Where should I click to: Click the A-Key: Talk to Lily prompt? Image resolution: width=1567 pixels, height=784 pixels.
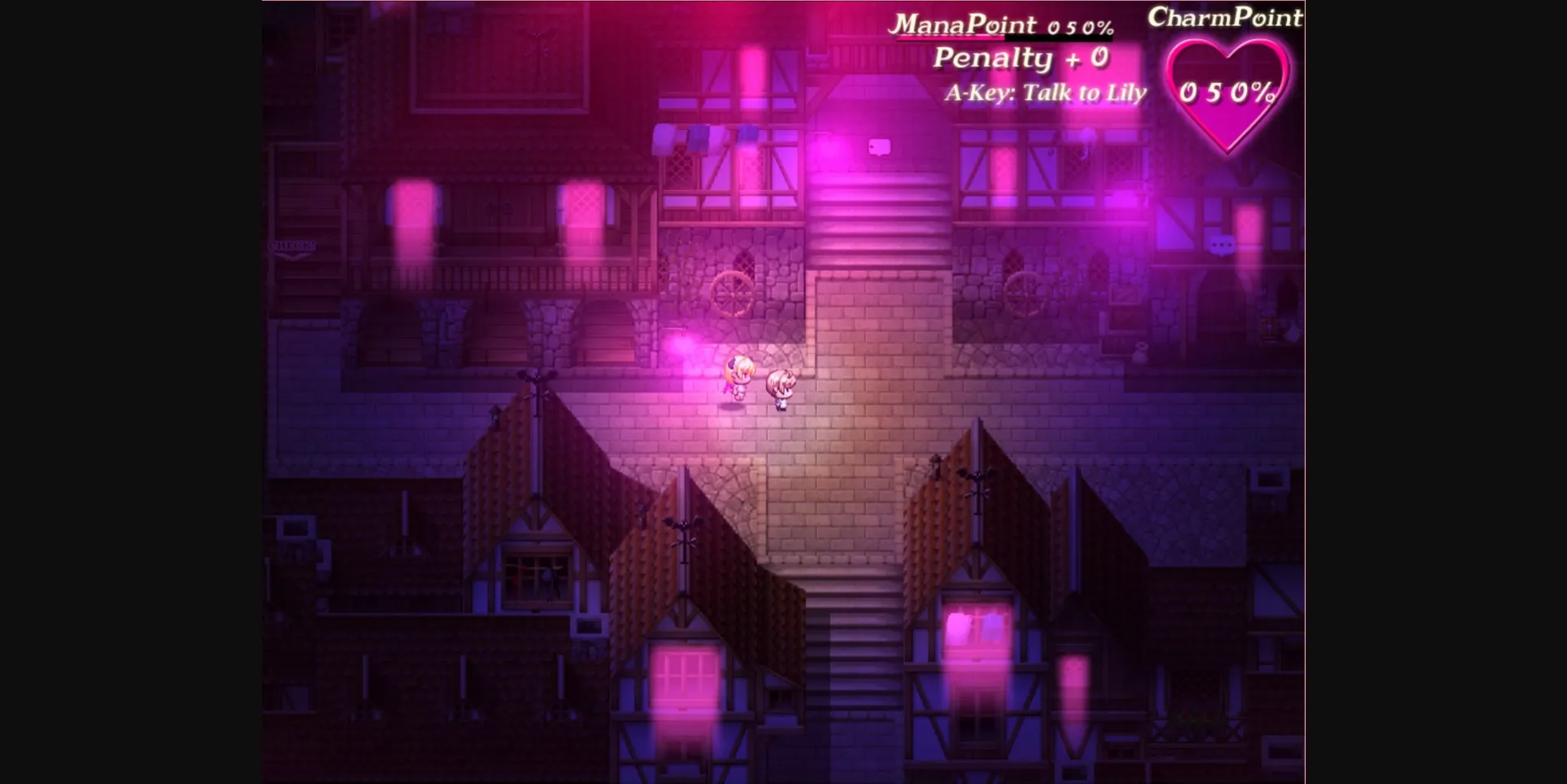(x=1047, y=92)
